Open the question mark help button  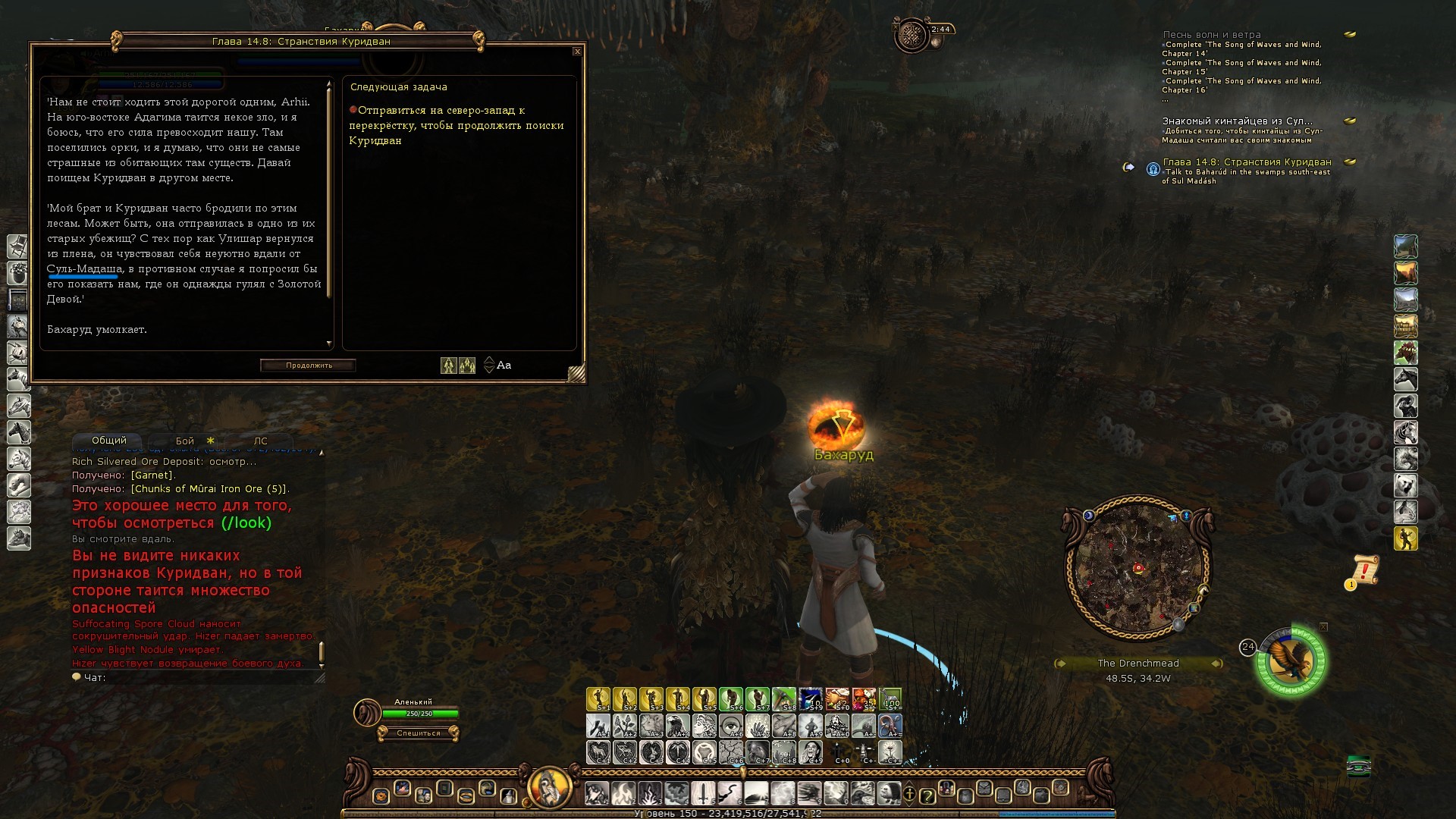click(x=927, y=795)
